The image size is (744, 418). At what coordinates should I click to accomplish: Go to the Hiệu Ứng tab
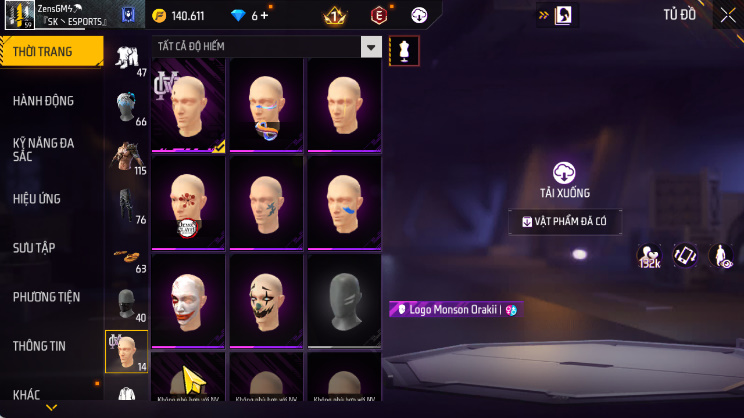click(x=37, y=198)
